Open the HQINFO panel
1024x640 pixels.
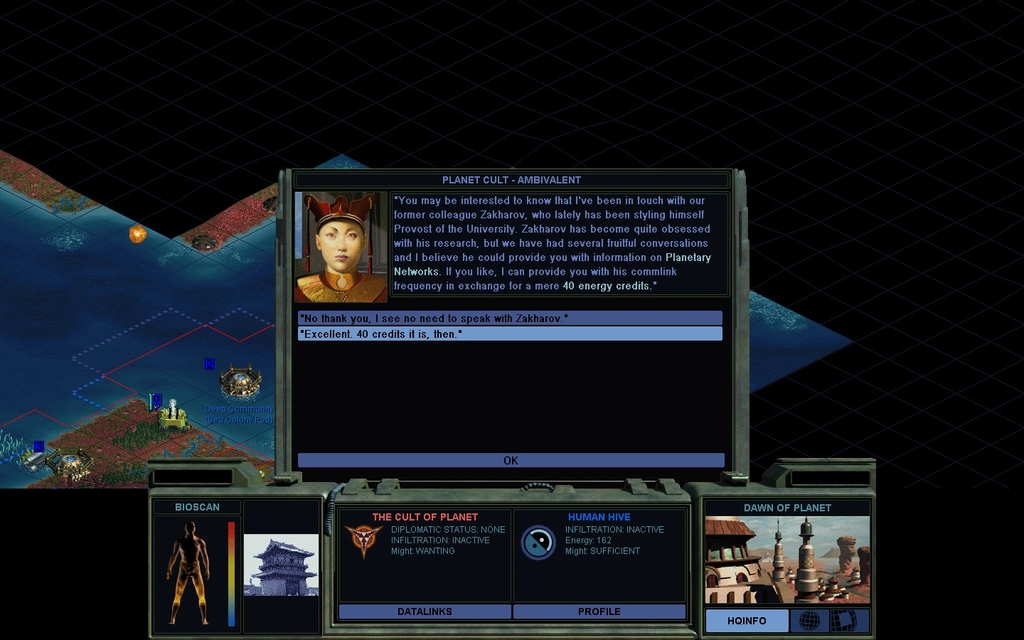point(747,621)
